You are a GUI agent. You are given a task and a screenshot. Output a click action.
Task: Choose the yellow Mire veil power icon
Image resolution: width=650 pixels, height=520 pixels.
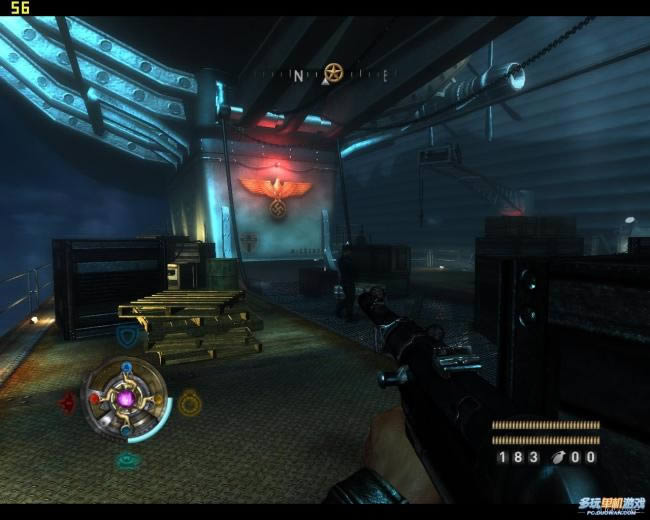pyautogui.click(x=190, y=402)
